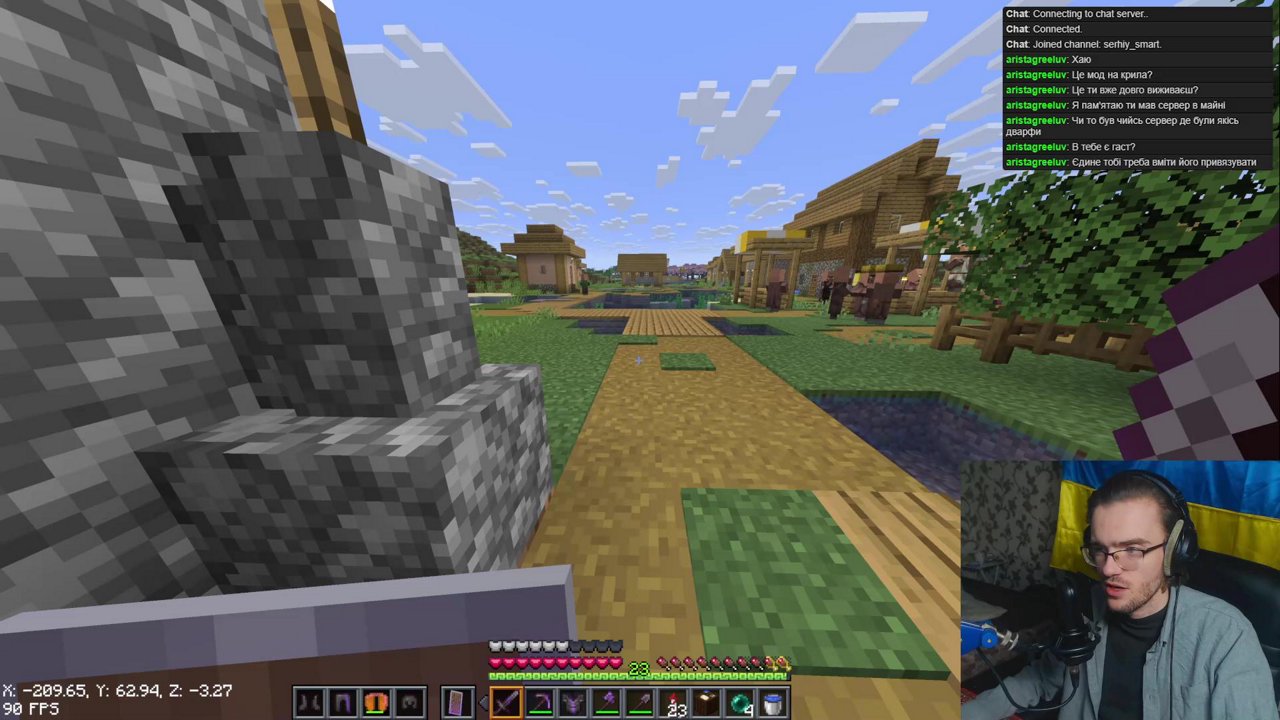Click the netherite leggings armor indicator
The image size is (1280, 720).
click(x=342, y=702)
